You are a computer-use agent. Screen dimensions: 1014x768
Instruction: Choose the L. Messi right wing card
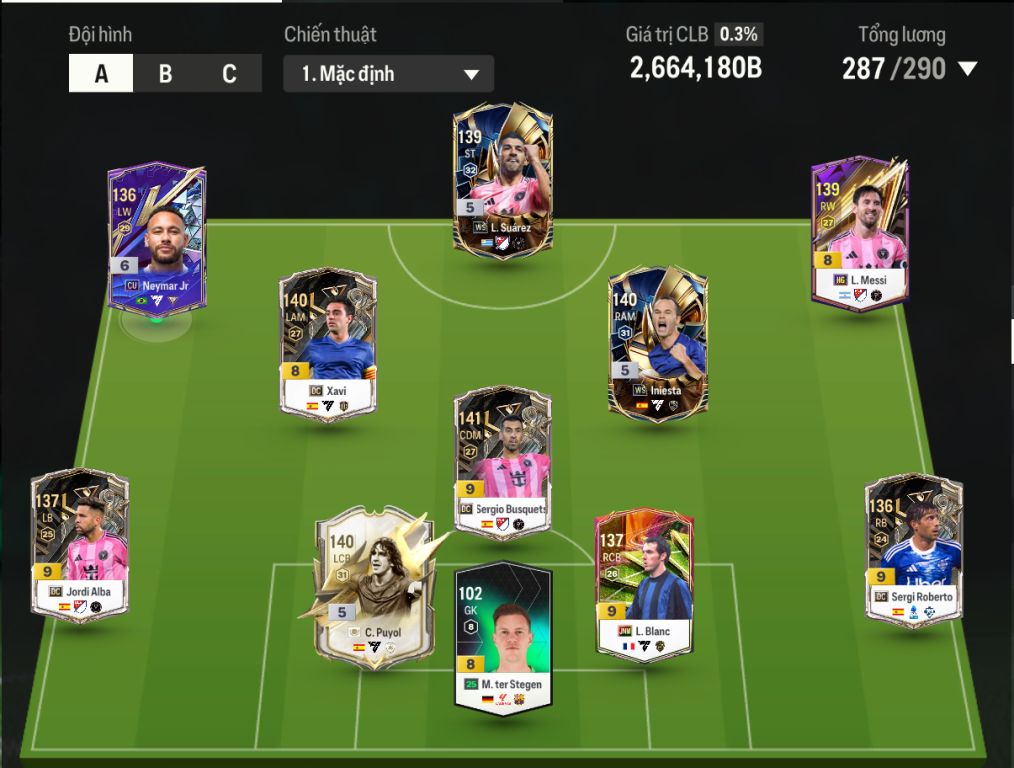[x=860, y=232]
